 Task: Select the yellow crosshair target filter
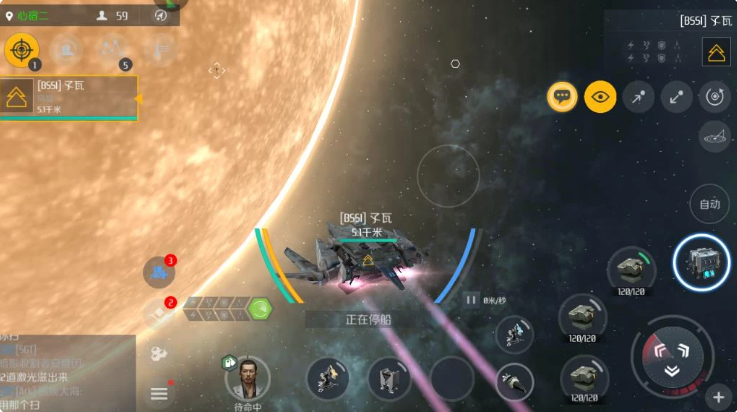coord(22,49)
